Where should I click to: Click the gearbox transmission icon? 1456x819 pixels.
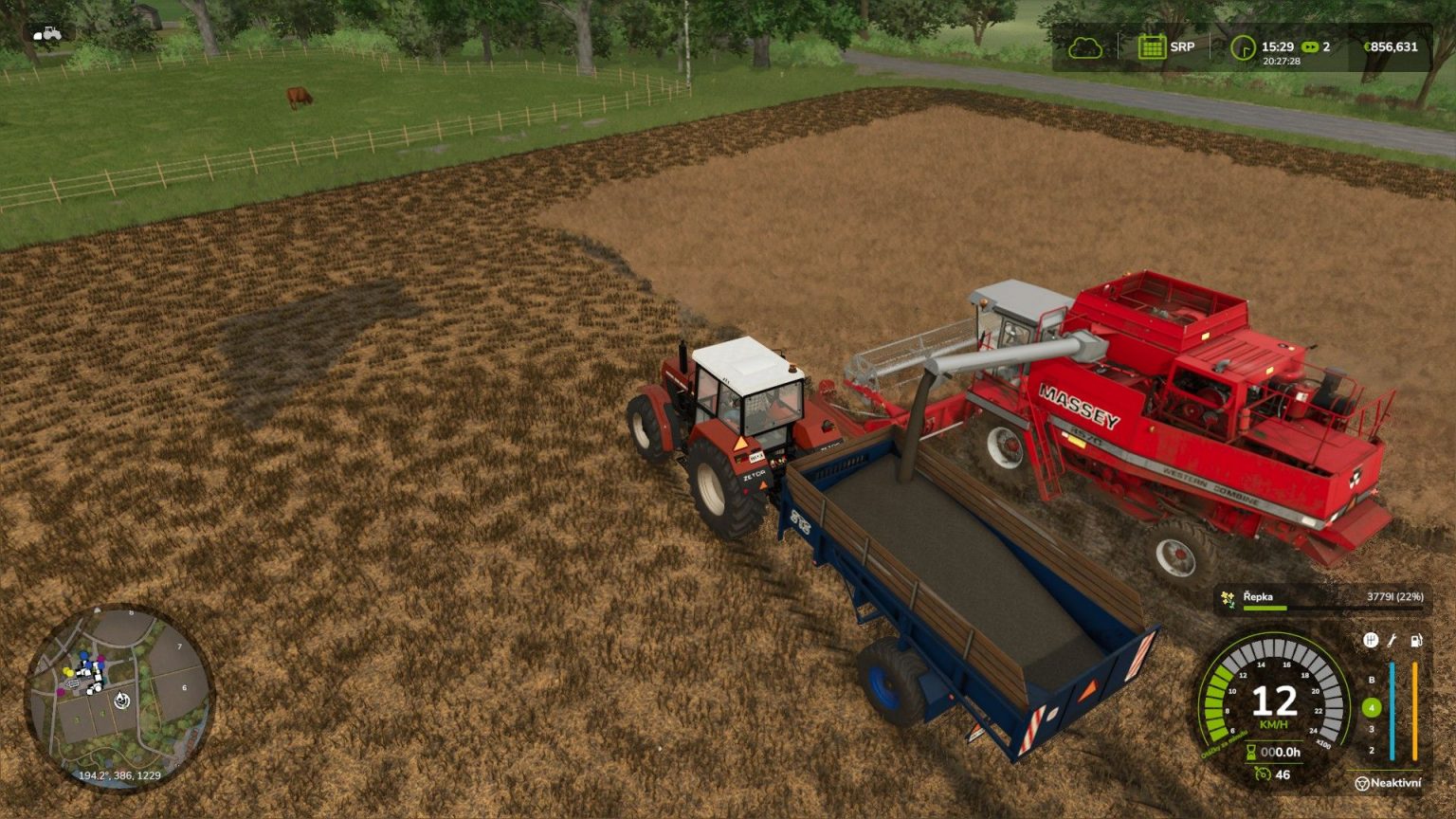click(x=1372, y=640)
